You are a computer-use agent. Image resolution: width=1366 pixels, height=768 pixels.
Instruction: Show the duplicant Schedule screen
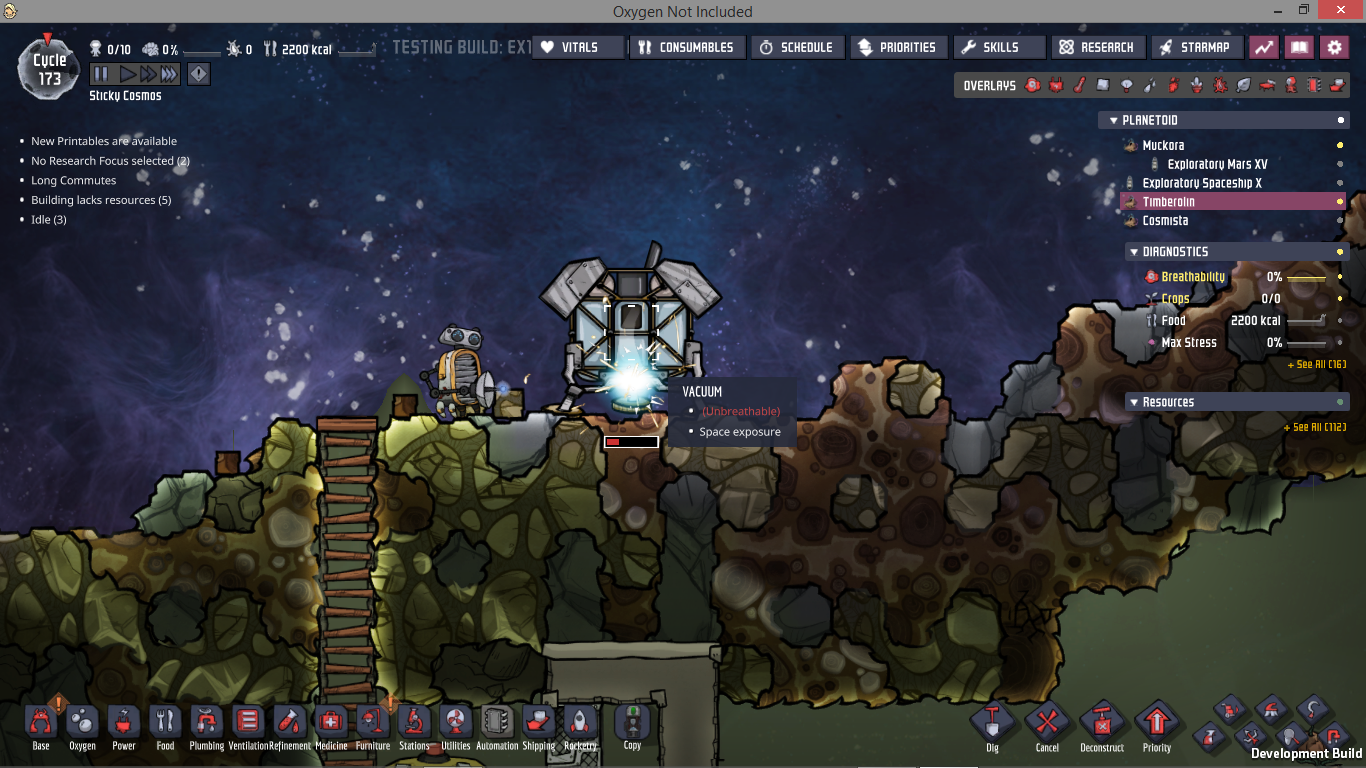(x=795, y=47)
